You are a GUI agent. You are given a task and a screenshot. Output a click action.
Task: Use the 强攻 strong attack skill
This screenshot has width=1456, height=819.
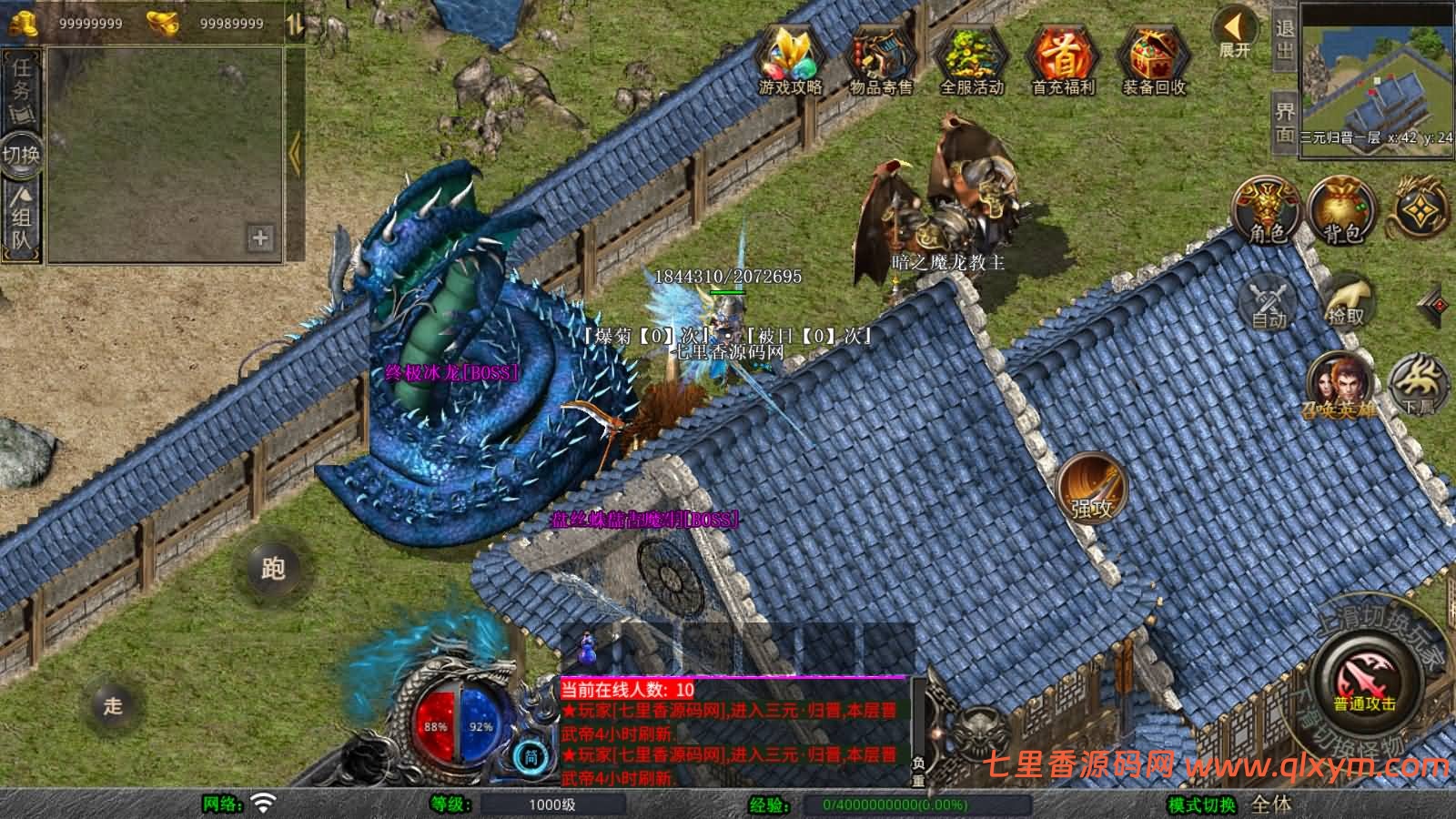click(x=1091, y=489)
